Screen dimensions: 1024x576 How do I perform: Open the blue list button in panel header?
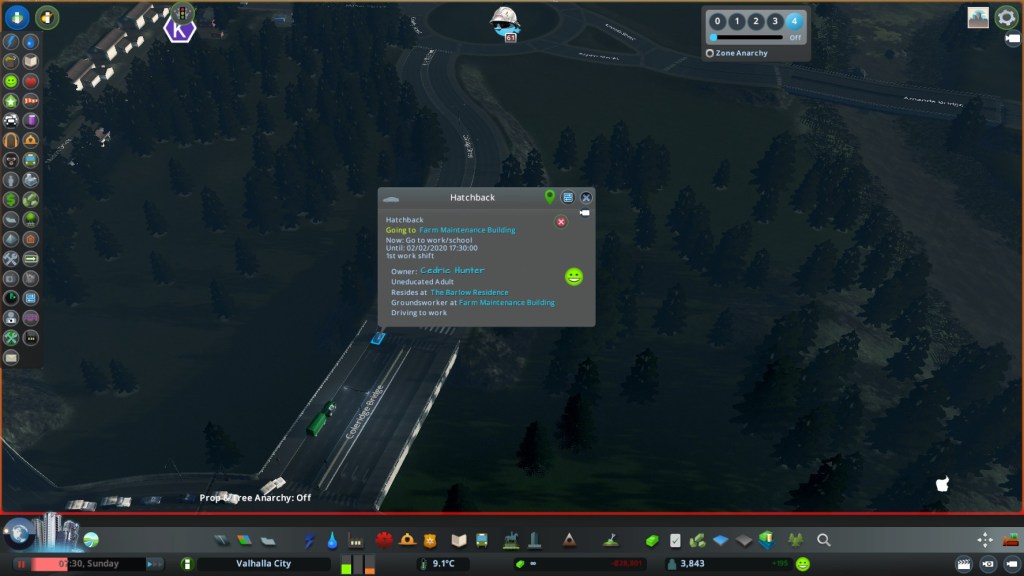tap(568, 197)
